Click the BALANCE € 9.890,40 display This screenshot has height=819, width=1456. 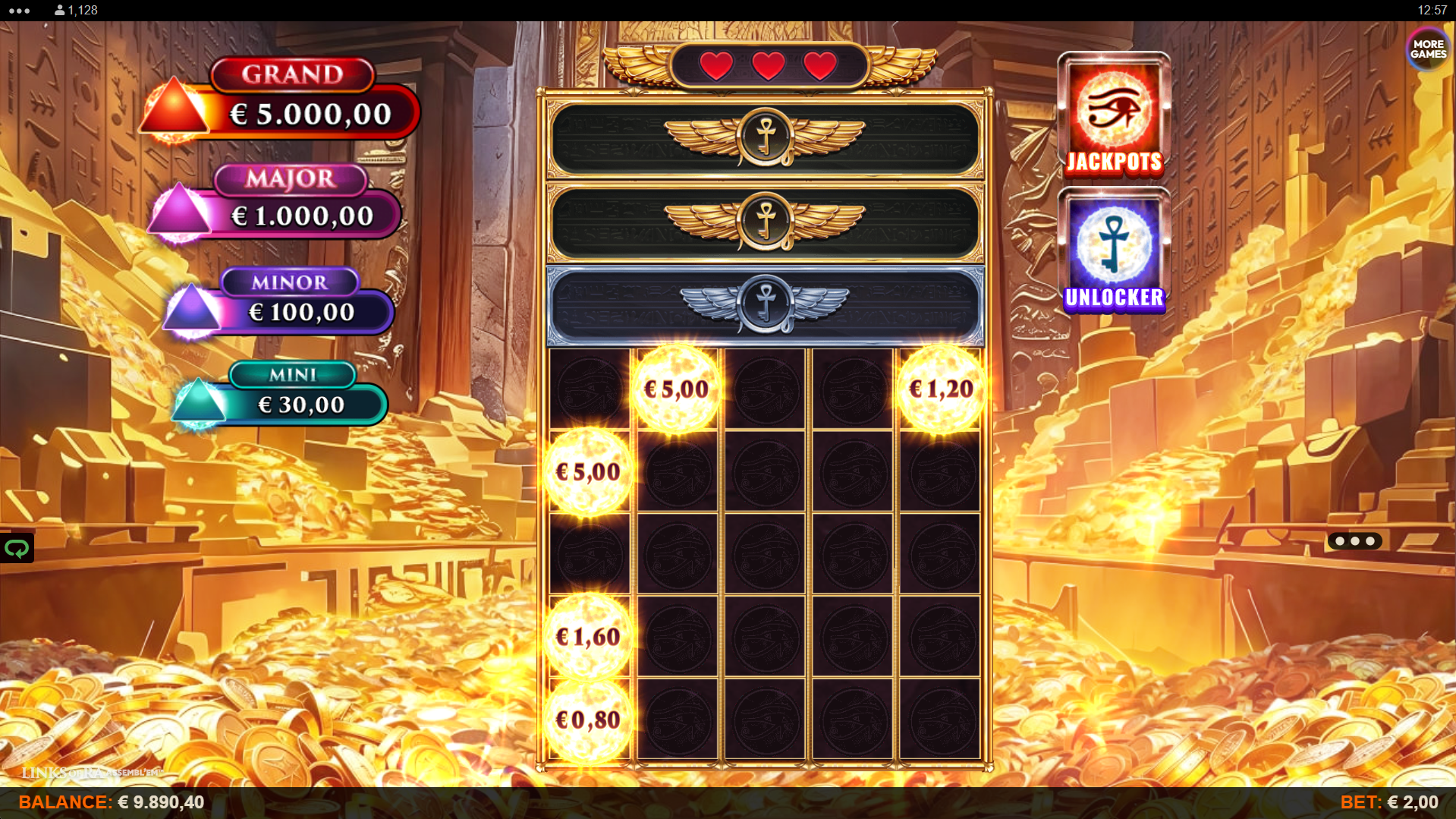click(x=111, y=801)
